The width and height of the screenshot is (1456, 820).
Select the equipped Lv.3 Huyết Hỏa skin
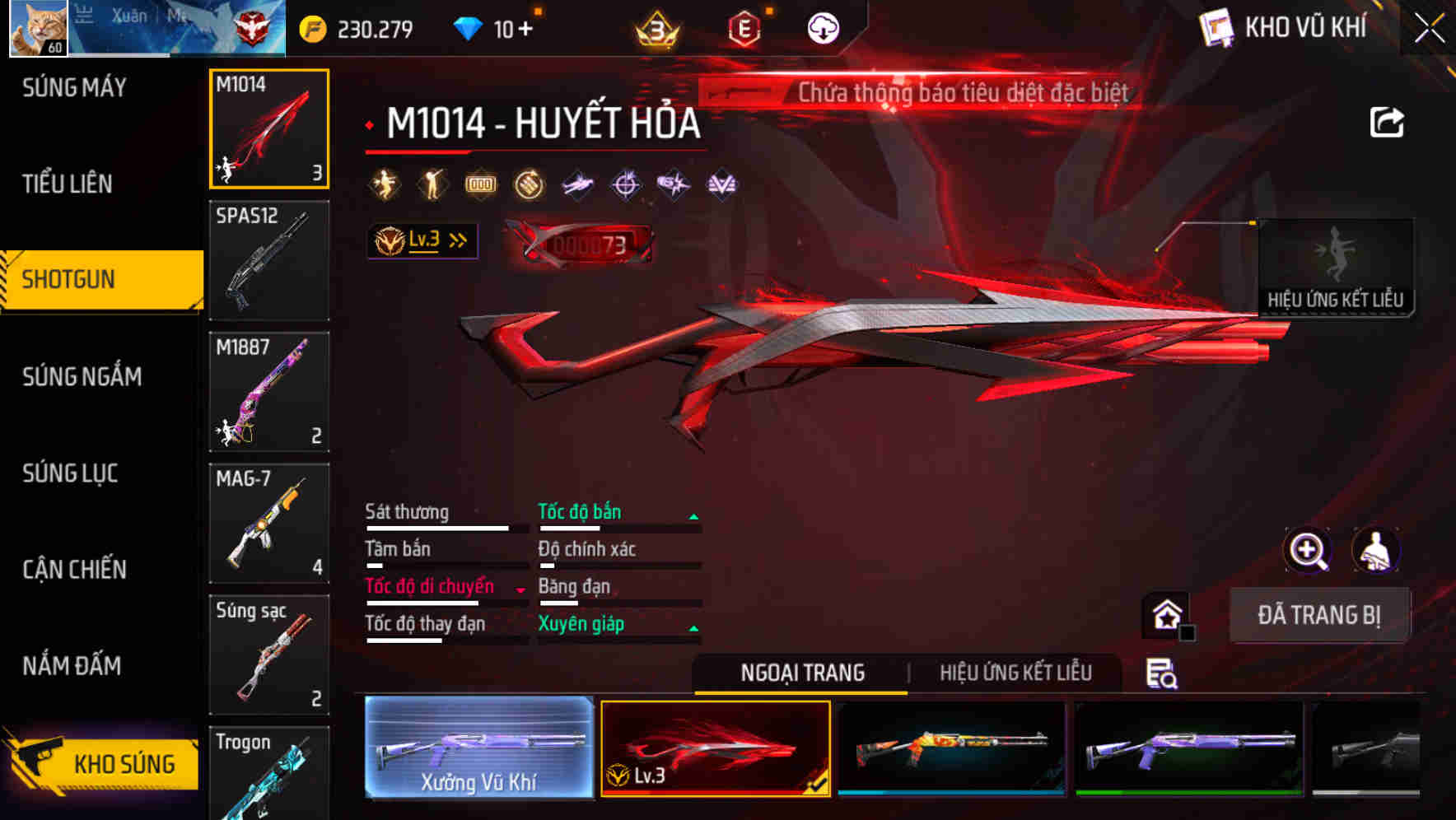[x=716, y=747]
